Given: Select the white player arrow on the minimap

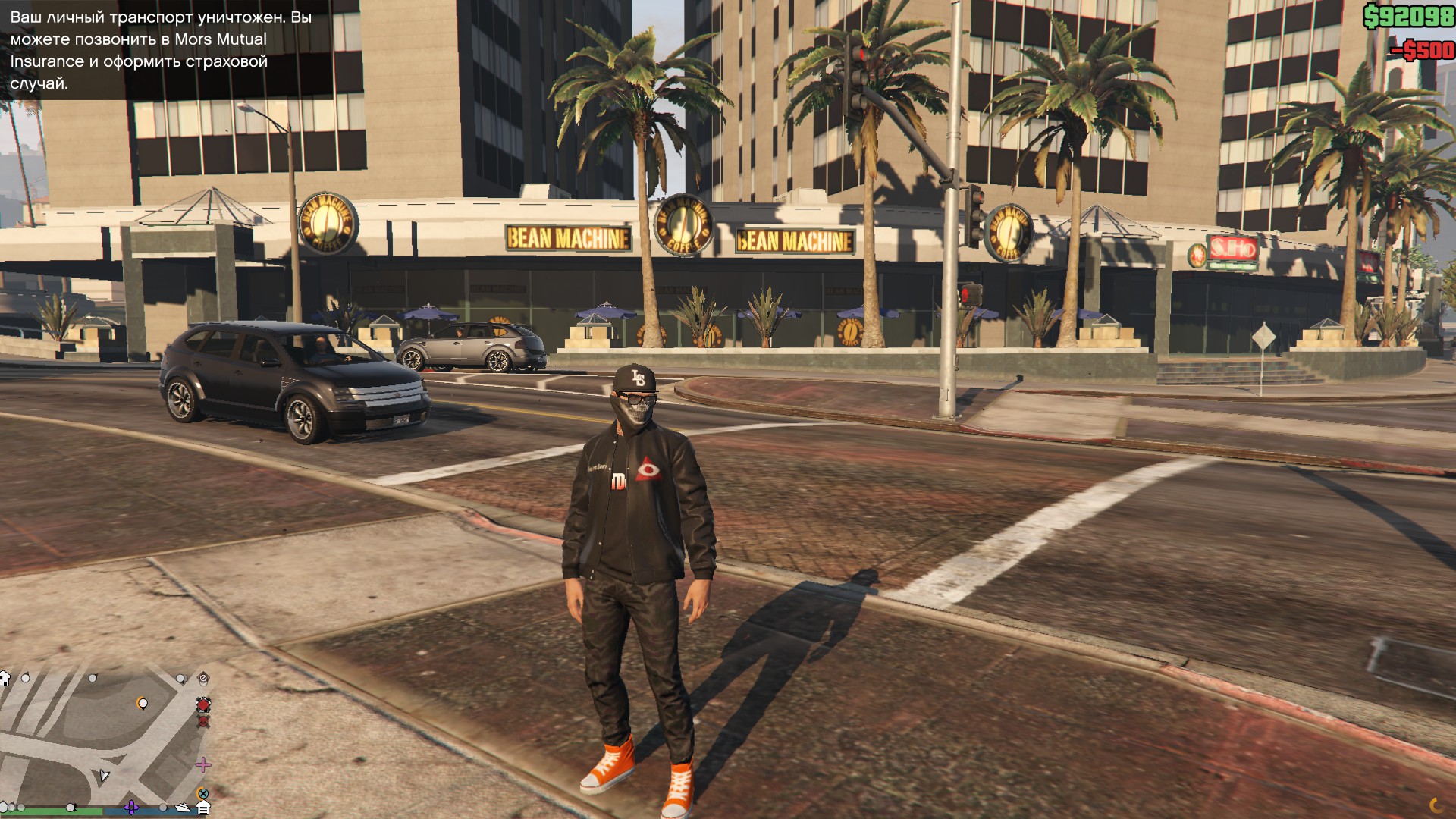Looking at the screenshot, I should pos(104,777).
